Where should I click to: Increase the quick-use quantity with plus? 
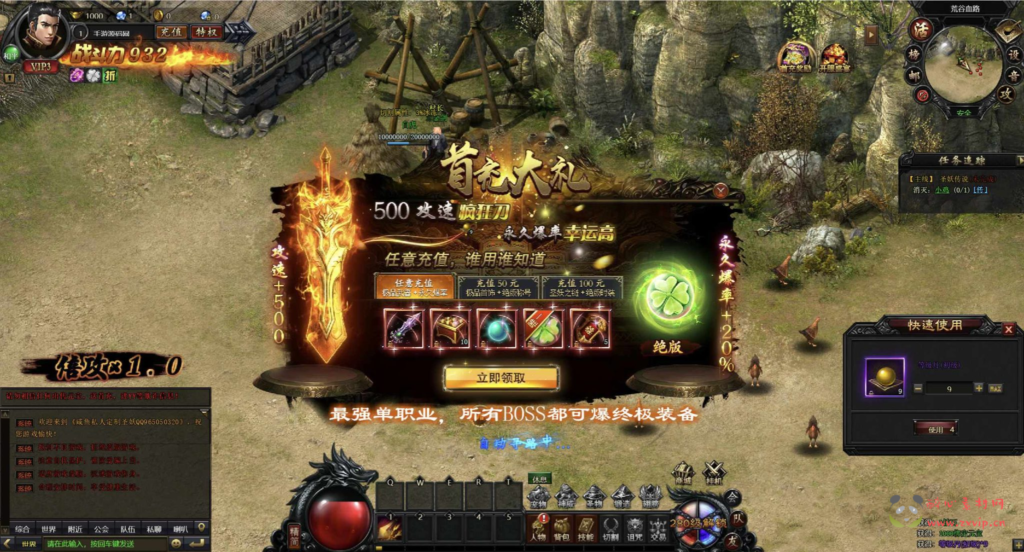(977, 387)
